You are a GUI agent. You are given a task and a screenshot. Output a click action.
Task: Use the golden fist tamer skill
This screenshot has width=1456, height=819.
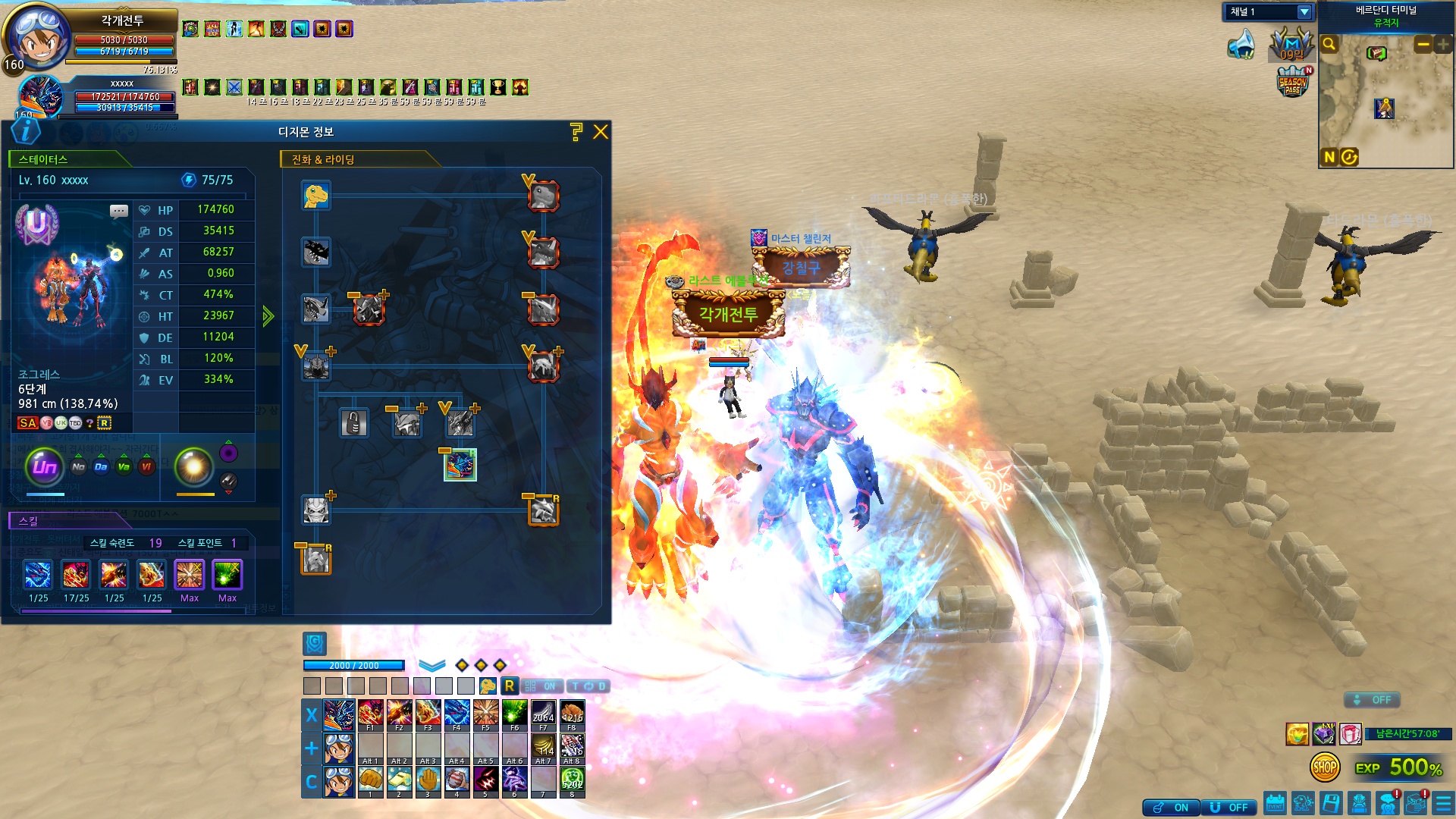point(370,780)
